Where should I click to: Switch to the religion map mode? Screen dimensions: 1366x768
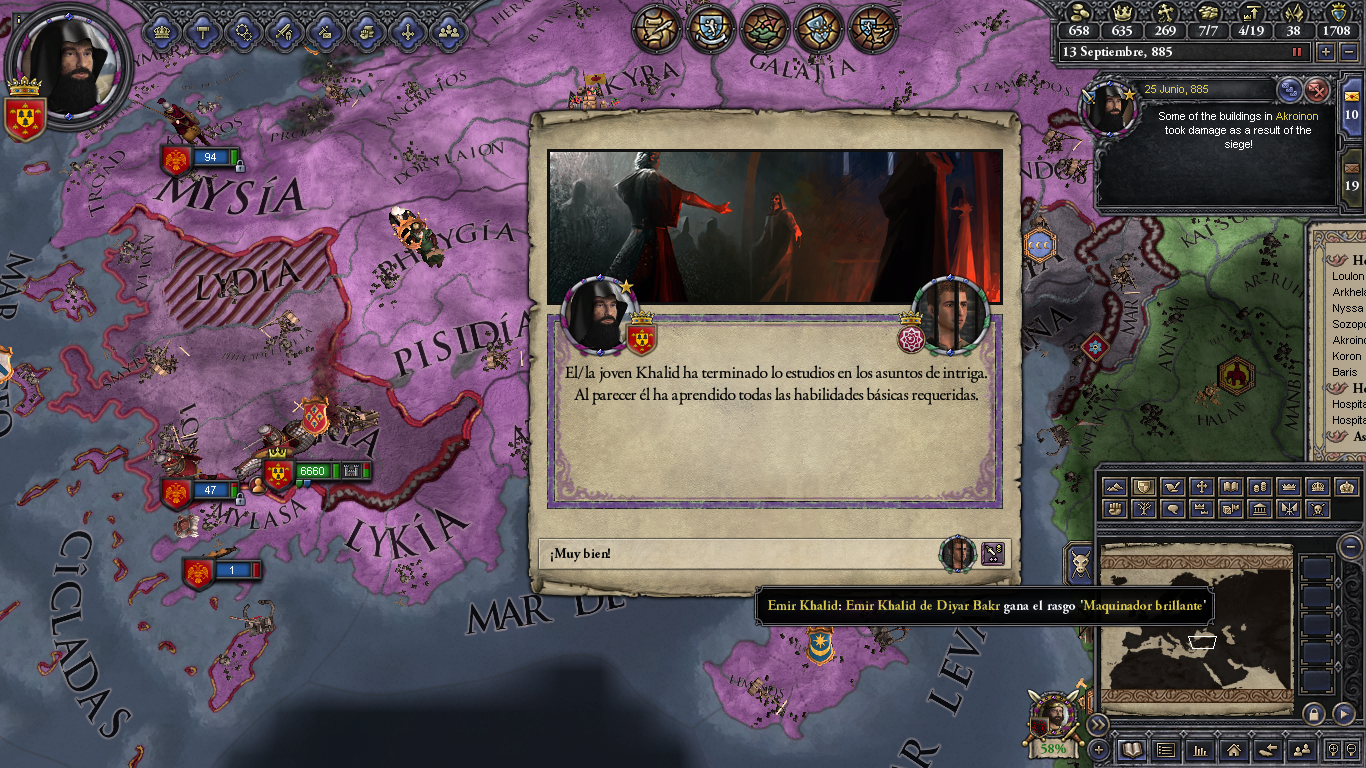point(1202,487)
